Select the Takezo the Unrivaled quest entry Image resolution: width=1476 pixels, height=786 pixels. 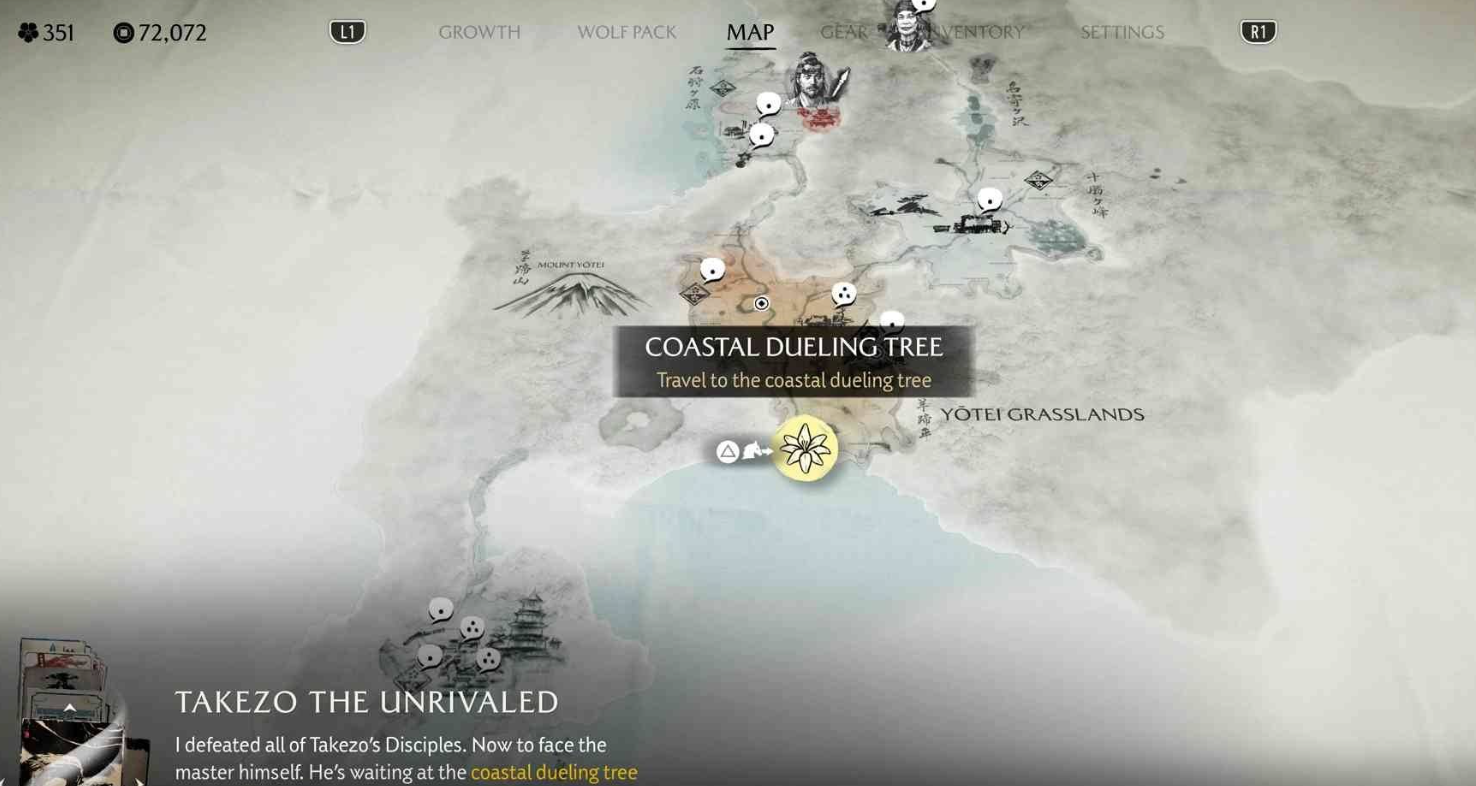point(367,702)
